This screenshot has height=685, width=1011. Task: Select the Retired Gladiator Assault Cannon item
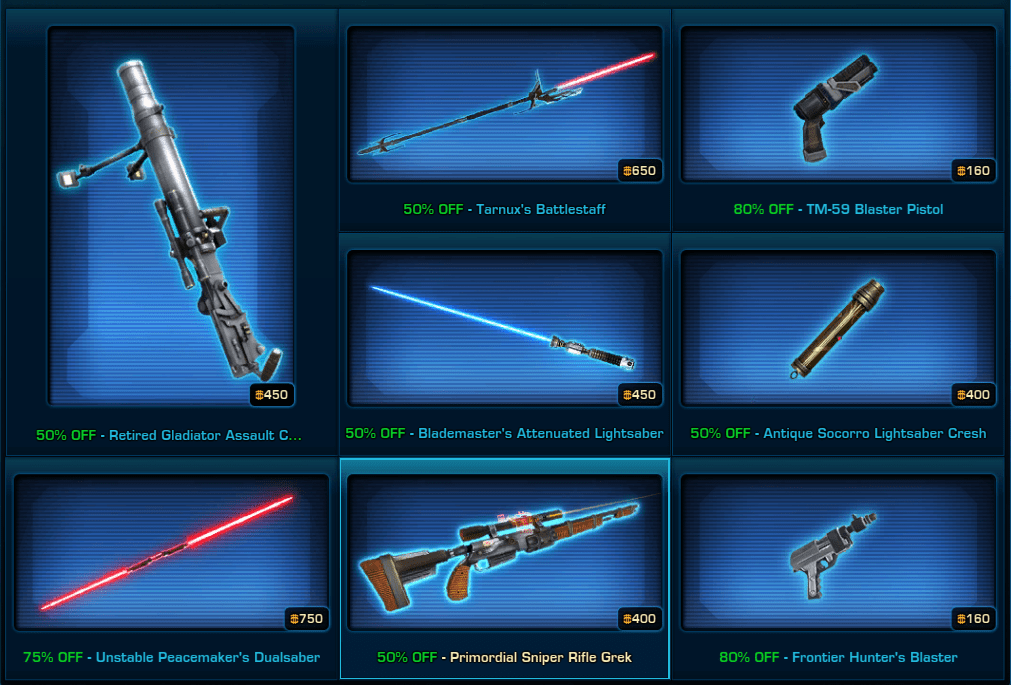[x=171, y=215]
